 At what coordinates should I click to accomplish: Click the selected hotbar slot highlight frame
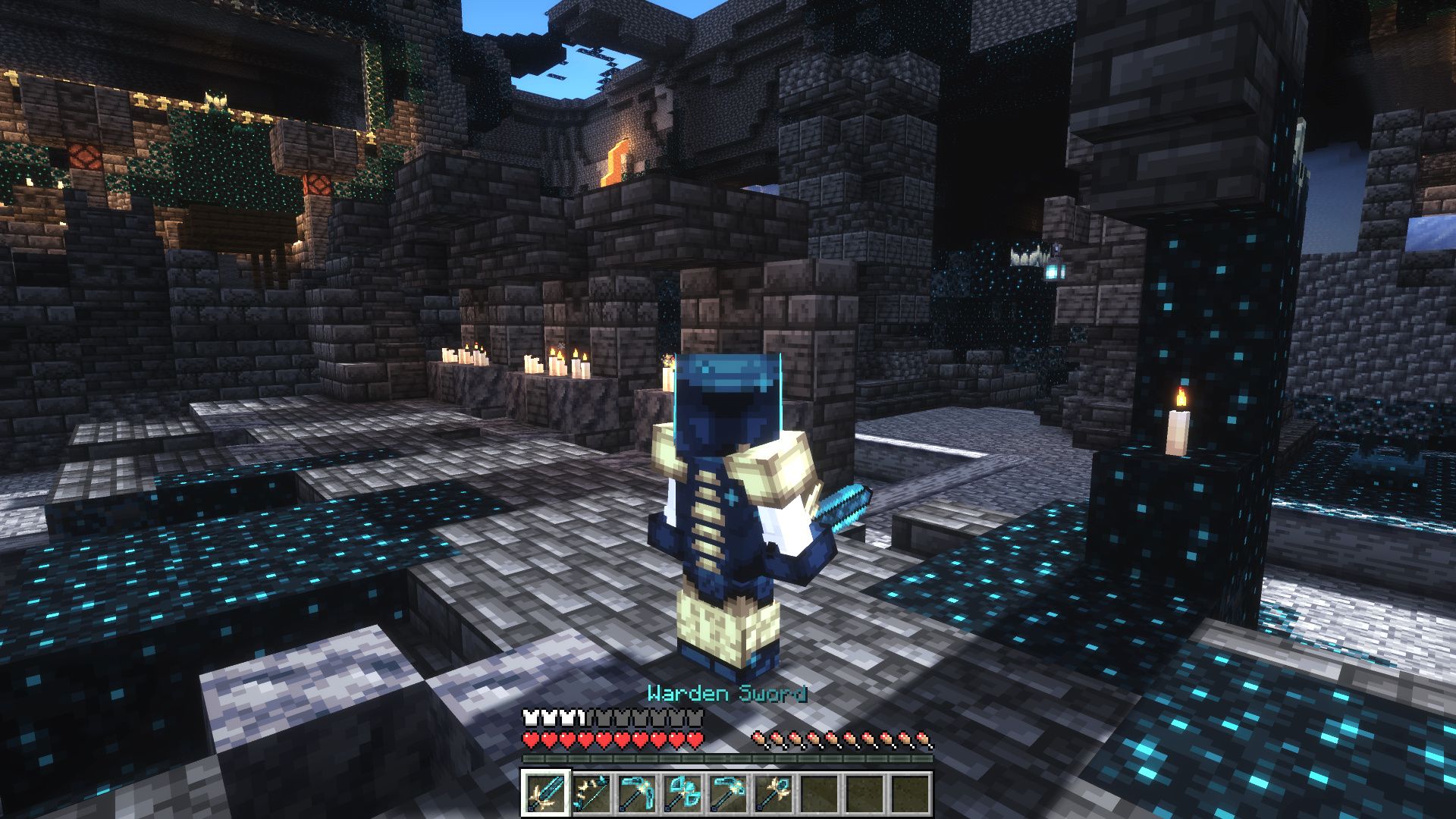[544, 794]
